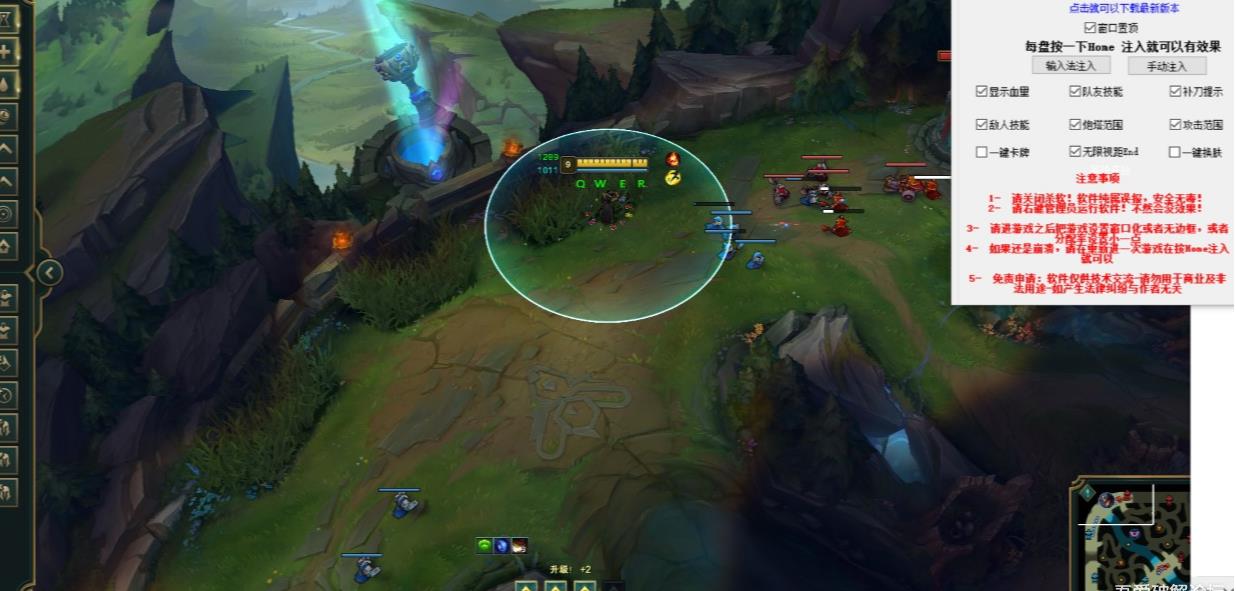1236x591 pixels.
Task: Disable the 补刀提示 checkbox
Action: point(1175,92)
